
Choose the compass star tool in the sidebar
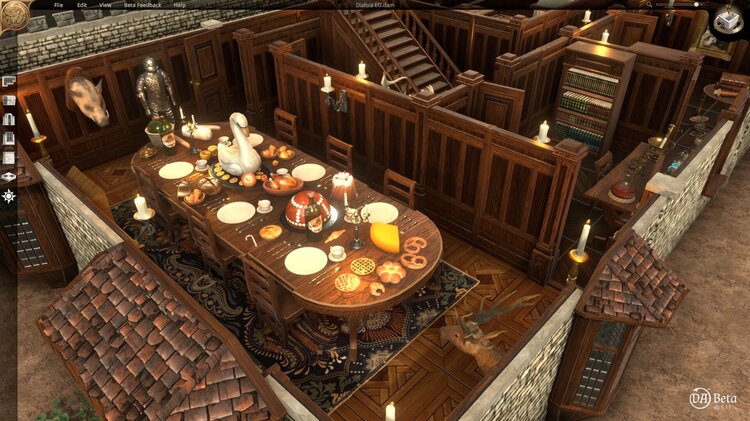coord(9,196)
